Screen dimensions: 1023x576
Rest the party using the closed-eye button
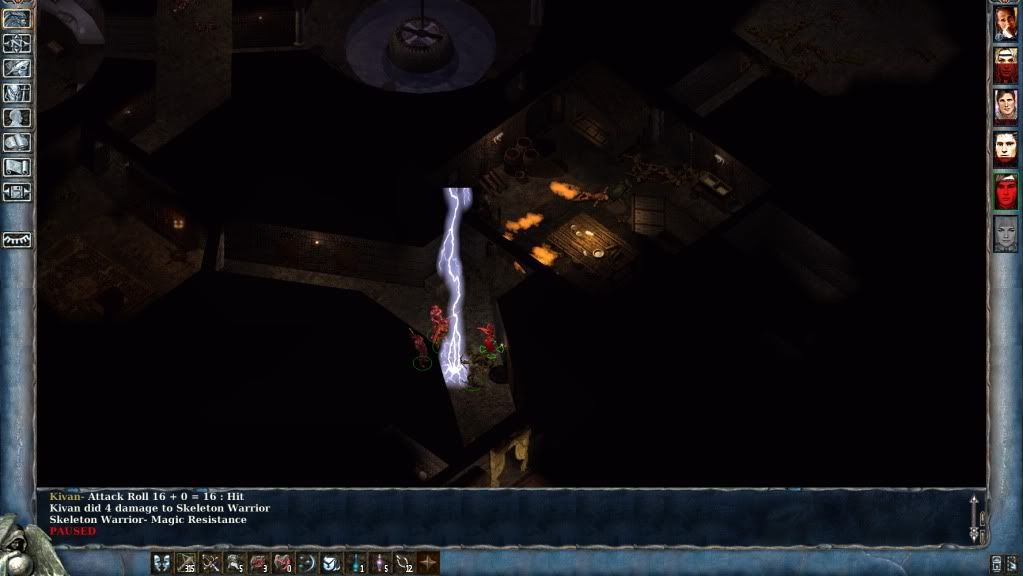(17, 240)
